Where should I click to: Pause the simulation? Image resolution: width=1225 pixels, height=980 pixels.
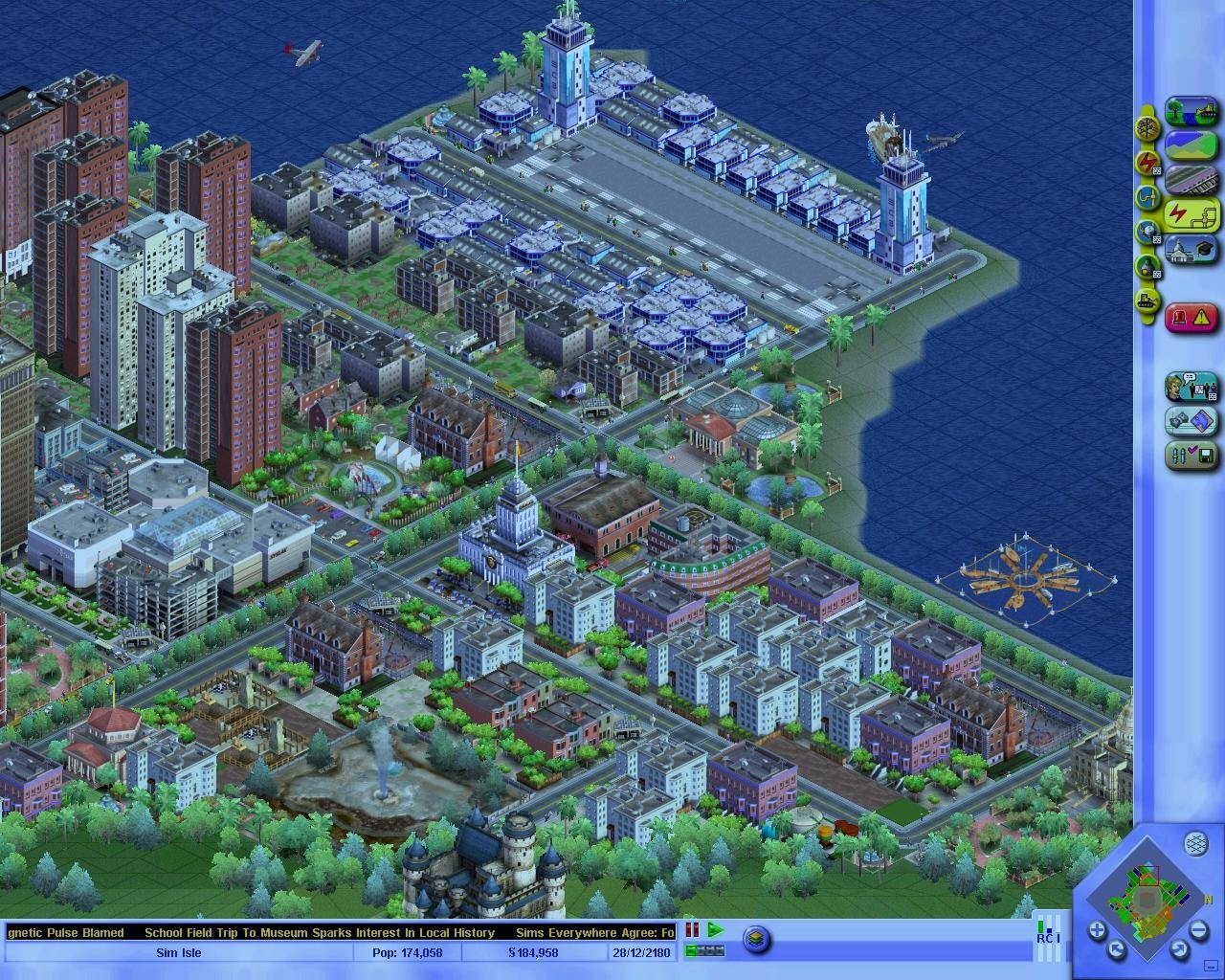click(x=691, y=929)
